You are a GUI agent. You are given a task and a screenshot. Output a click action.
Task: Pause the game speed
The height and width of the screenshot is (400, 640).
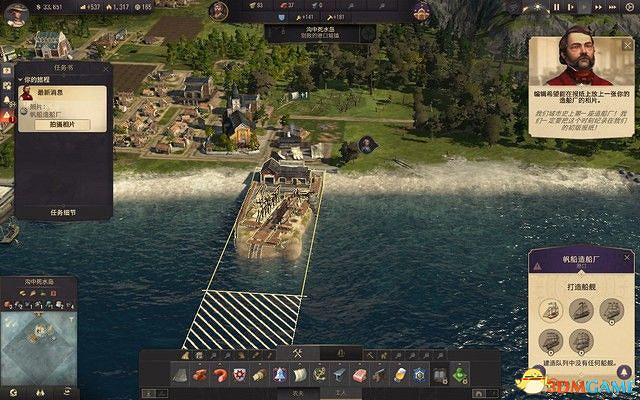click(556, 7)
